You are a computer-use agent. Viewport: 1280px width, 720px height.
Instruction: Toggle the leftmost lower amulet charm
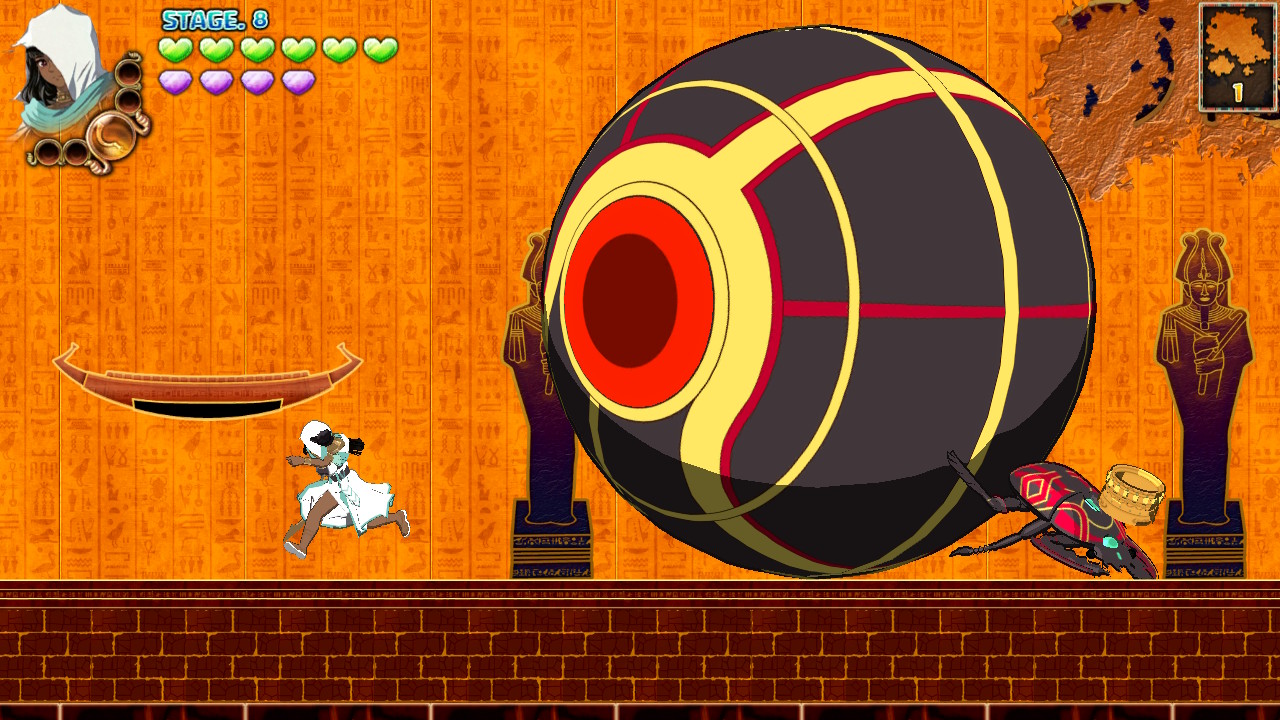pos(47,153)
